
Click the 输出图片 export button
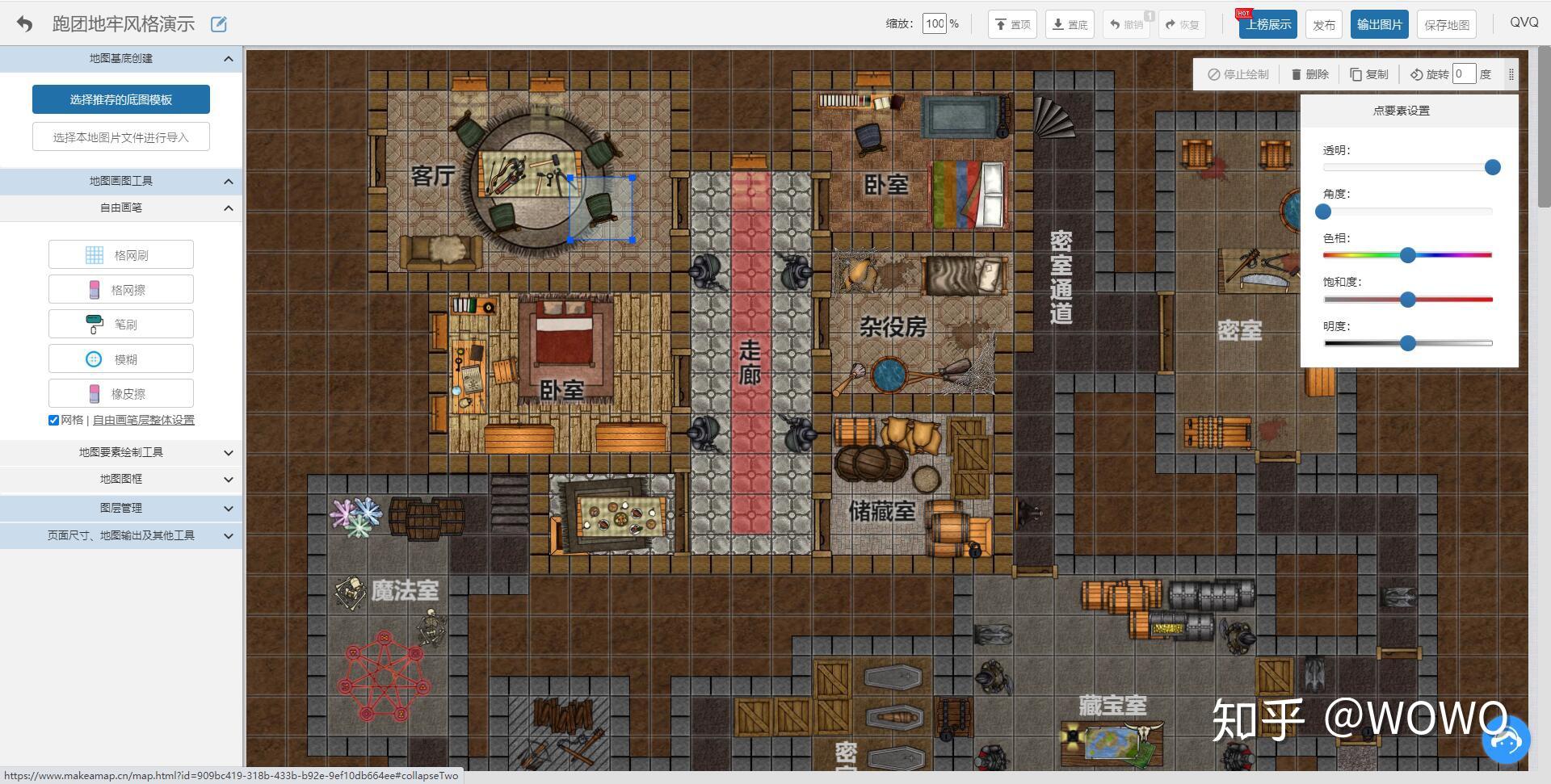click(1379, 24)
